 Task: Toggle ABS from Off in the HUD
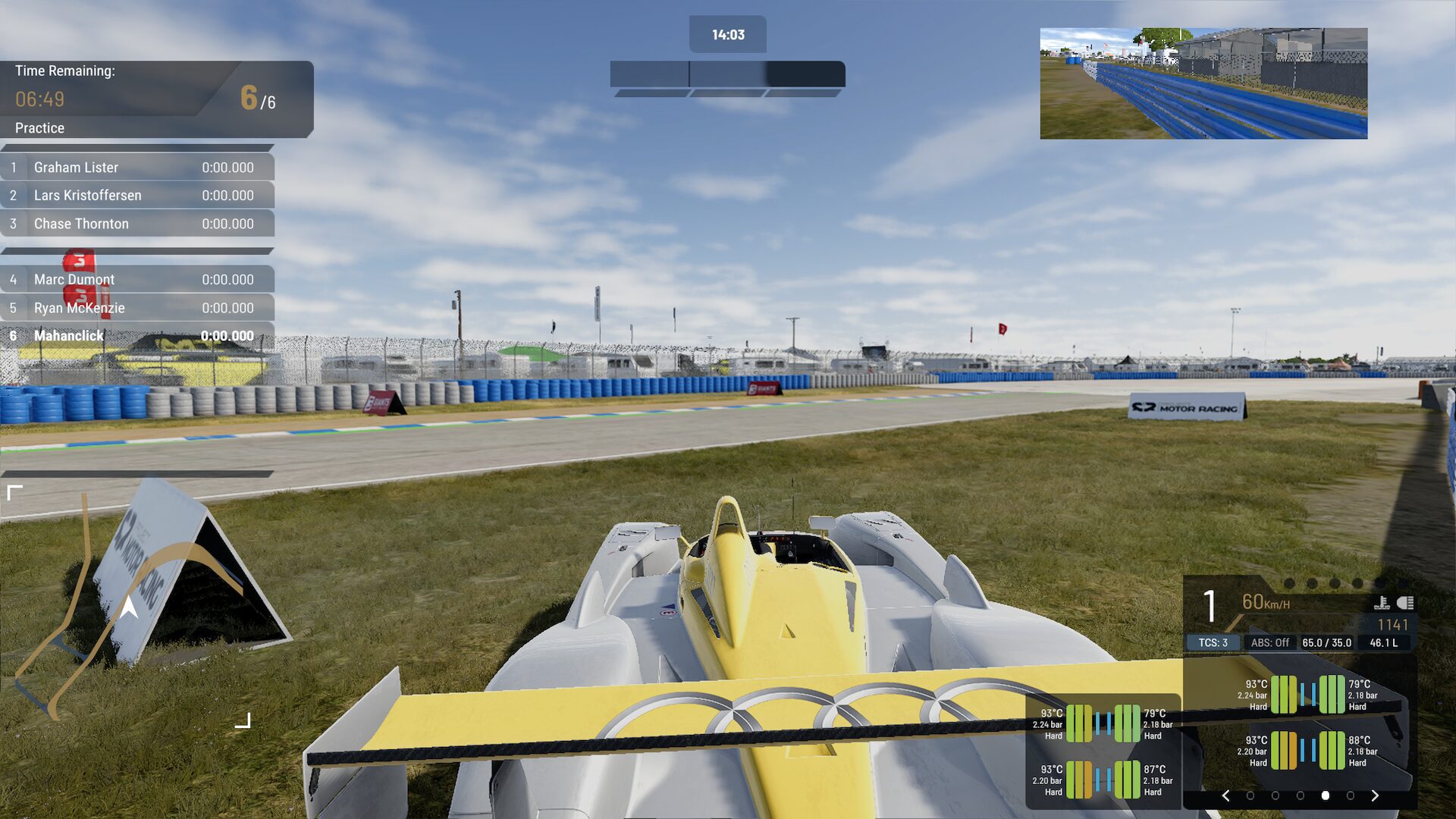tap(1270, 642)
